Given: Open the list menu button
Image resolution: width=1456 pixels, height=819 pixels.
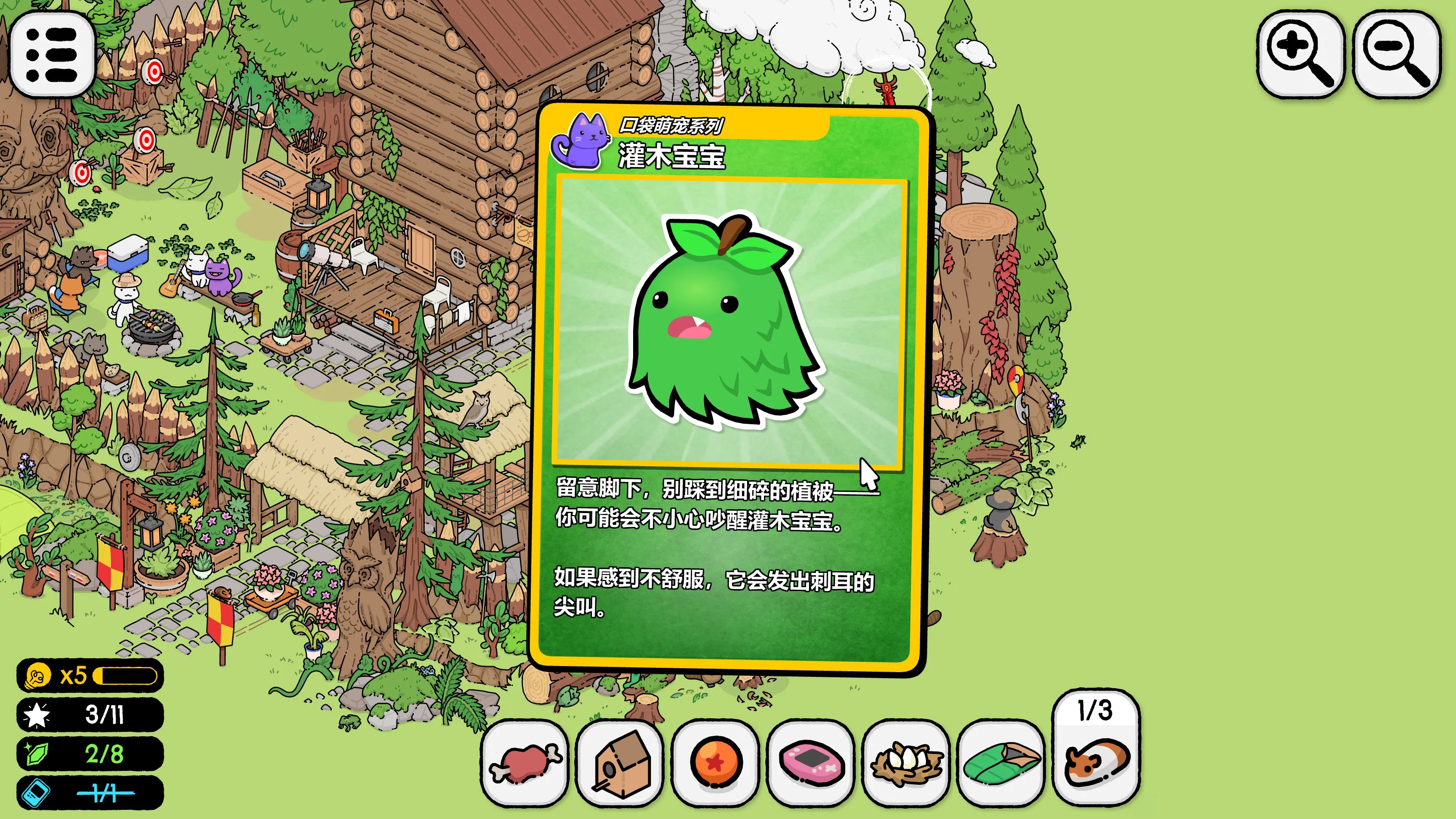Looking at the screenshot, I should [52, 54].
